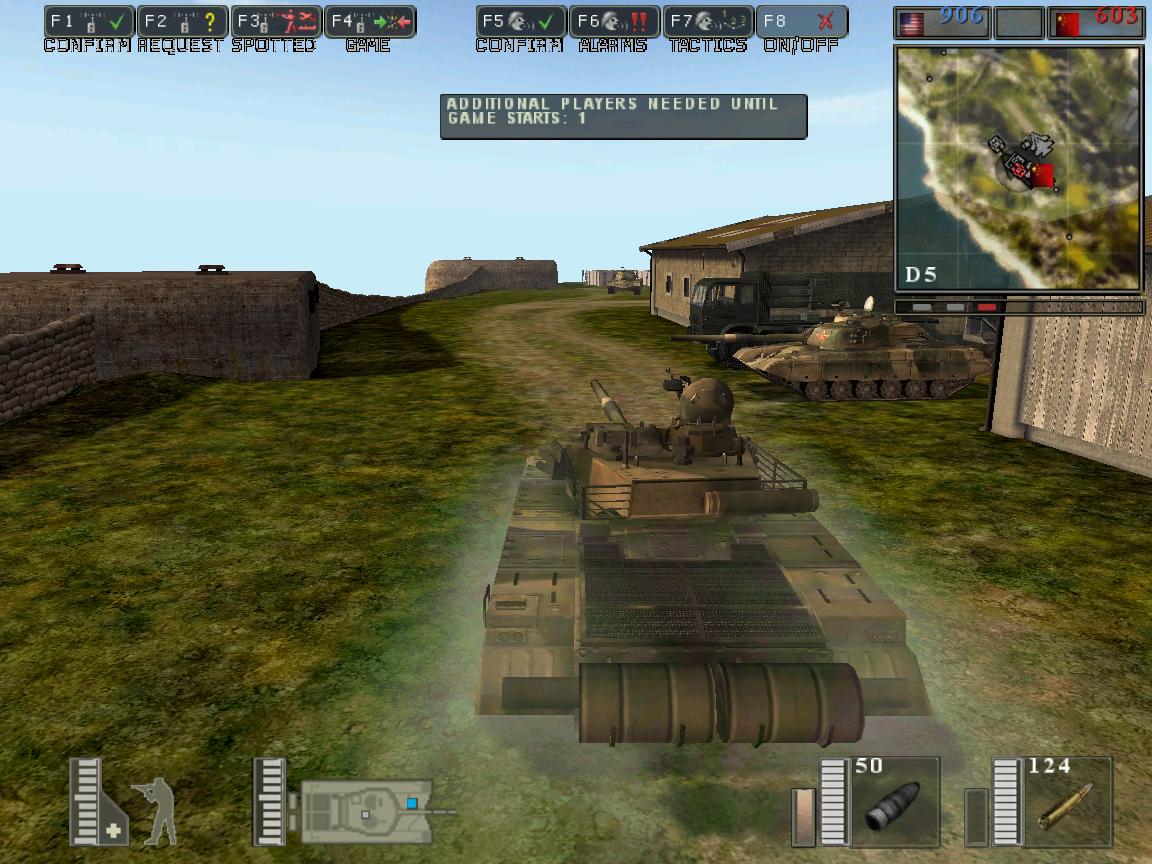Click the Chinese flag ticket counter
Image resolution: width=1152 pixels, height=864 pixels.
(1096, 22)
